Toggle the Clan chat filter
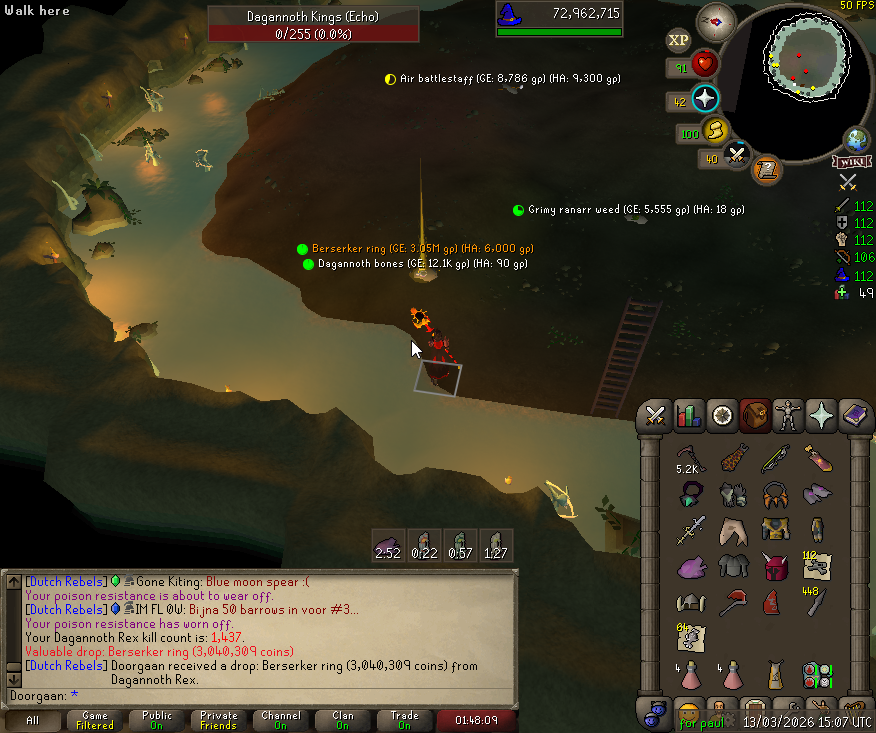The image size is (876, 733). [x=343, y=720]
